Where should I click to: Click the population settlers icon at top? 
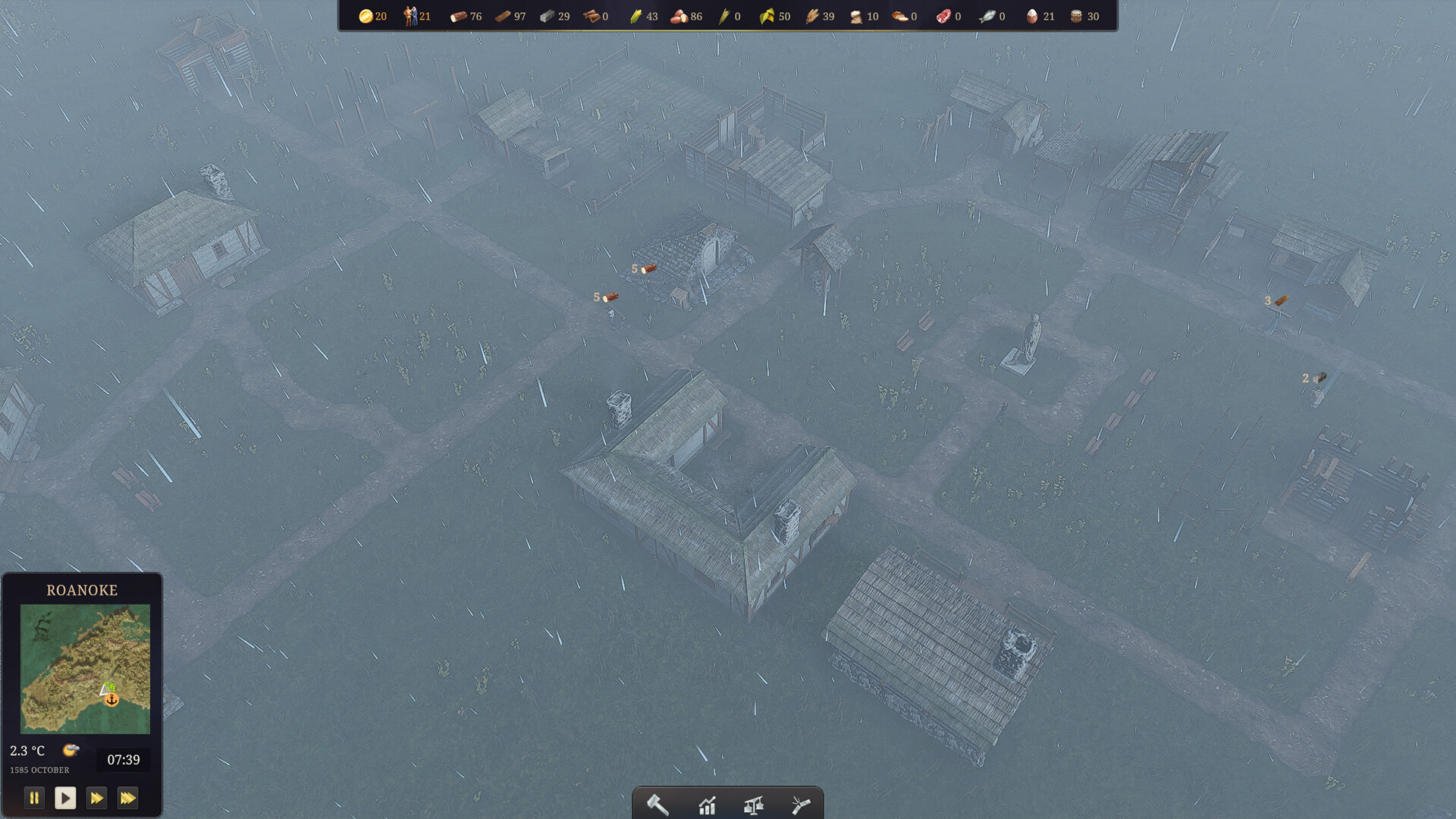pyautogui.click(x=410, y=16)
